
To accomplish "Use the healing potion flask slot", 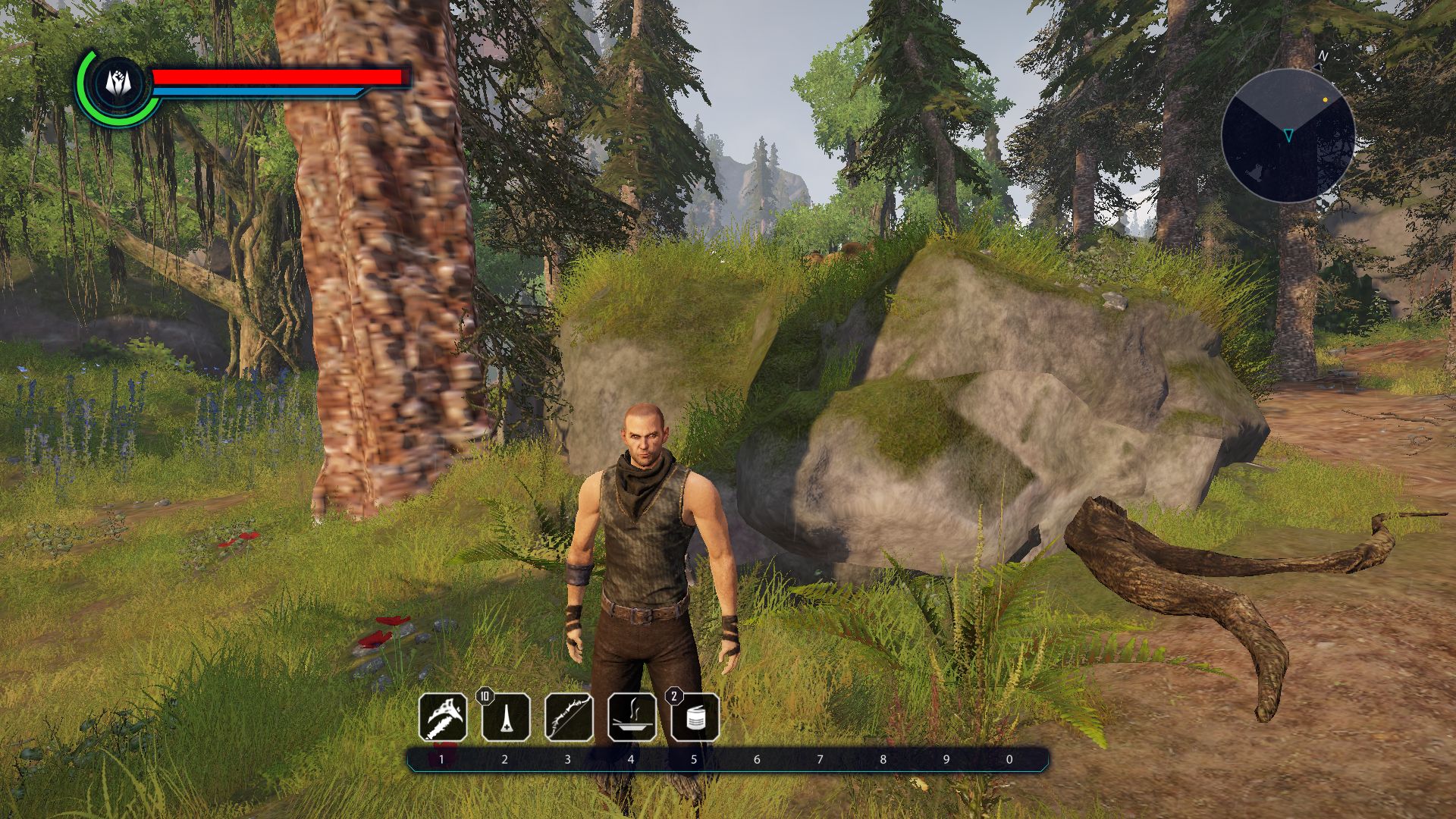I will 506,717.
